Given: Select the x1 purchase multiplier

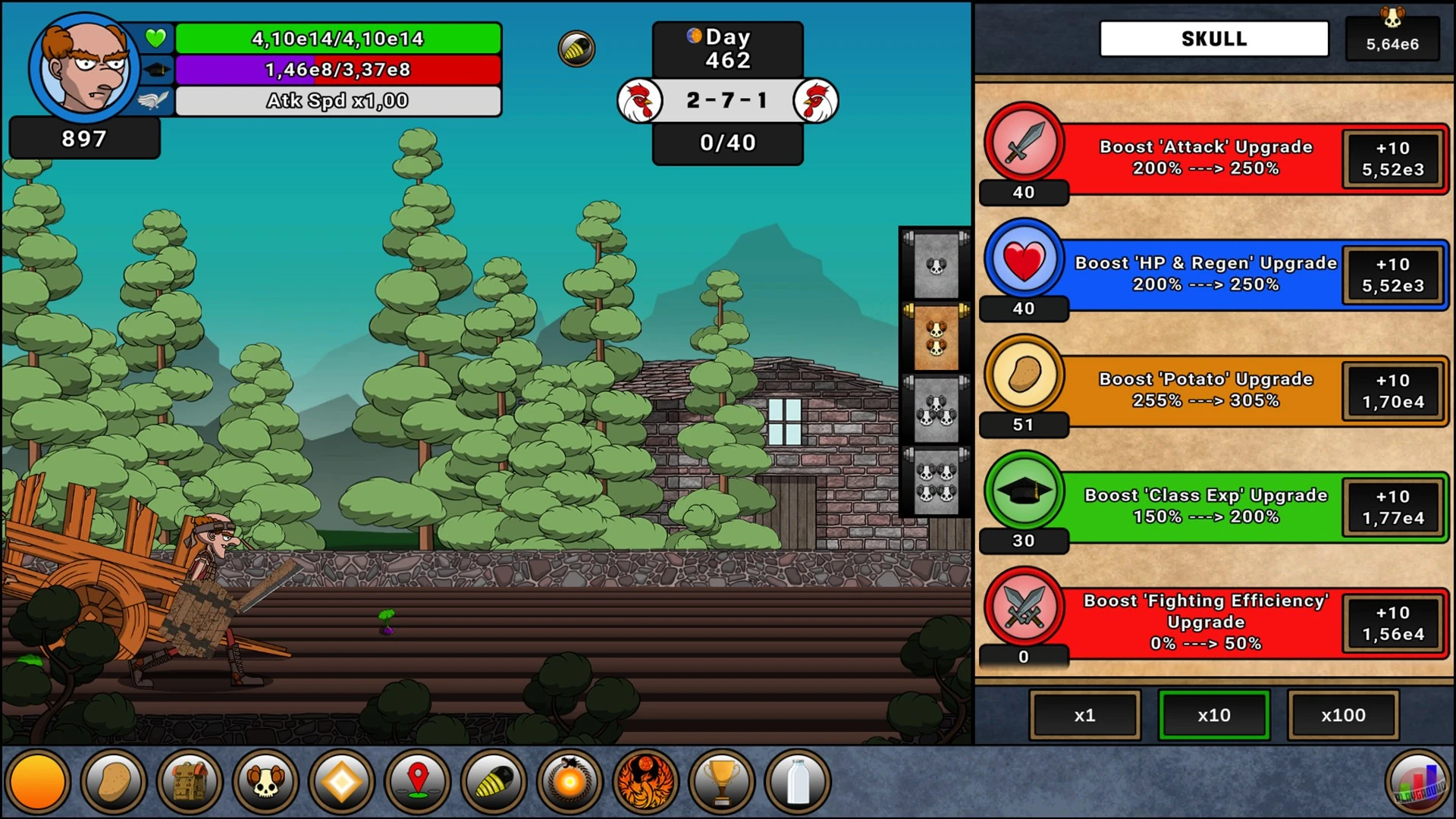Looking at the screenshot, I should [x=1084, y=714].
